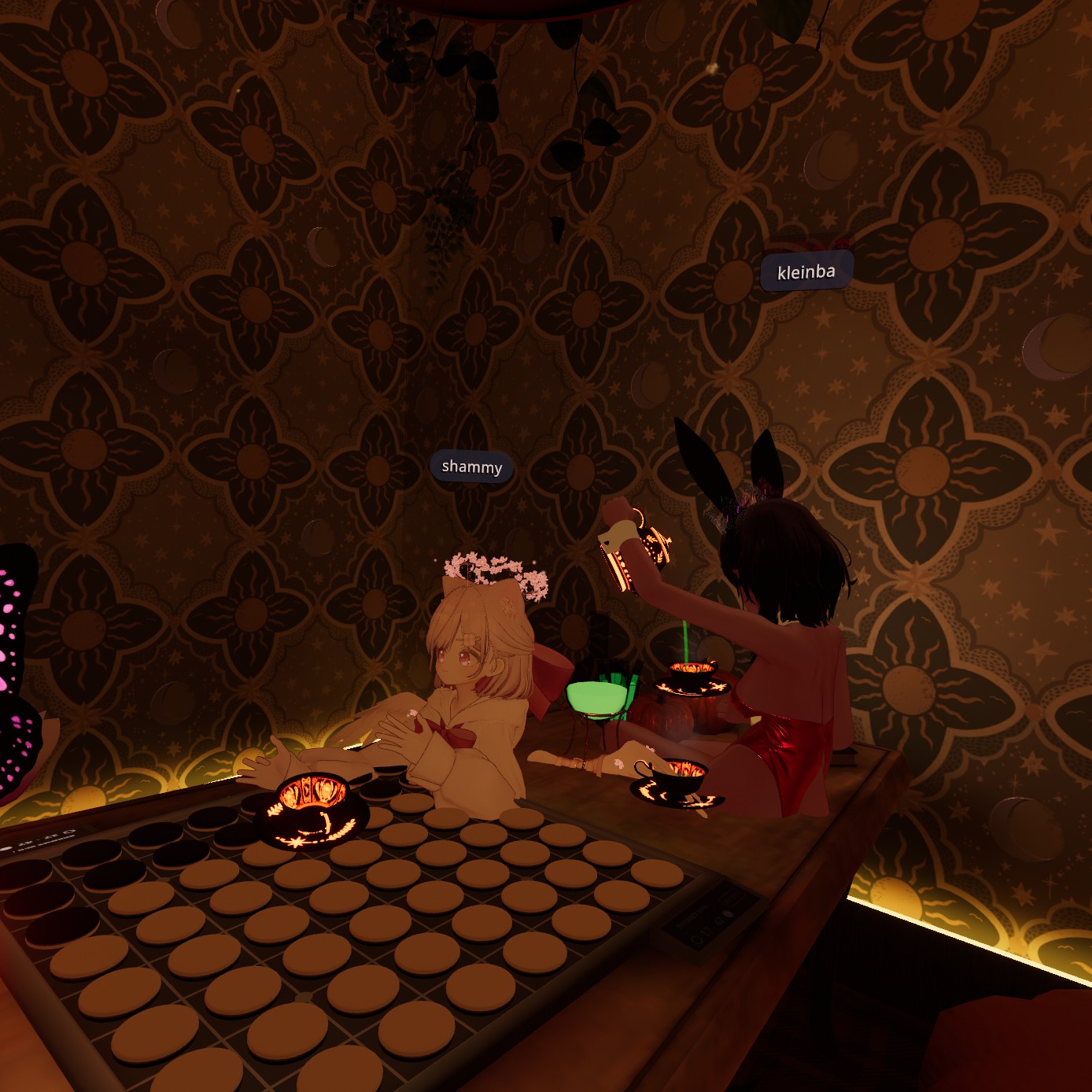The height and width of the screenshot is (1092, 1092).
Task: Select the kleinba player nameplate
Action: point(806,272)
